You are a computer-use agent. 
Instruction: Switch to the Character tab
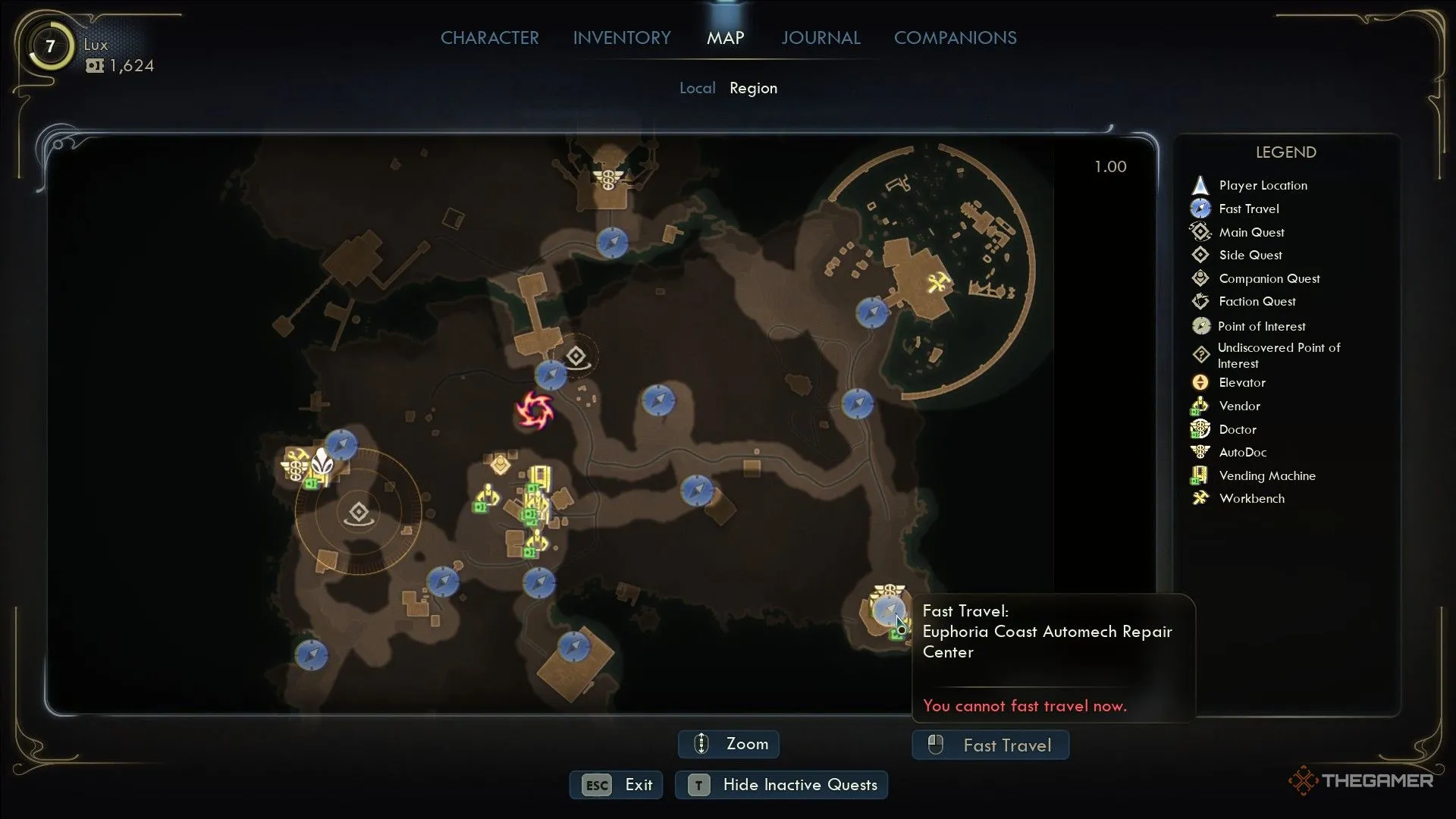click(x=489, y=38)
